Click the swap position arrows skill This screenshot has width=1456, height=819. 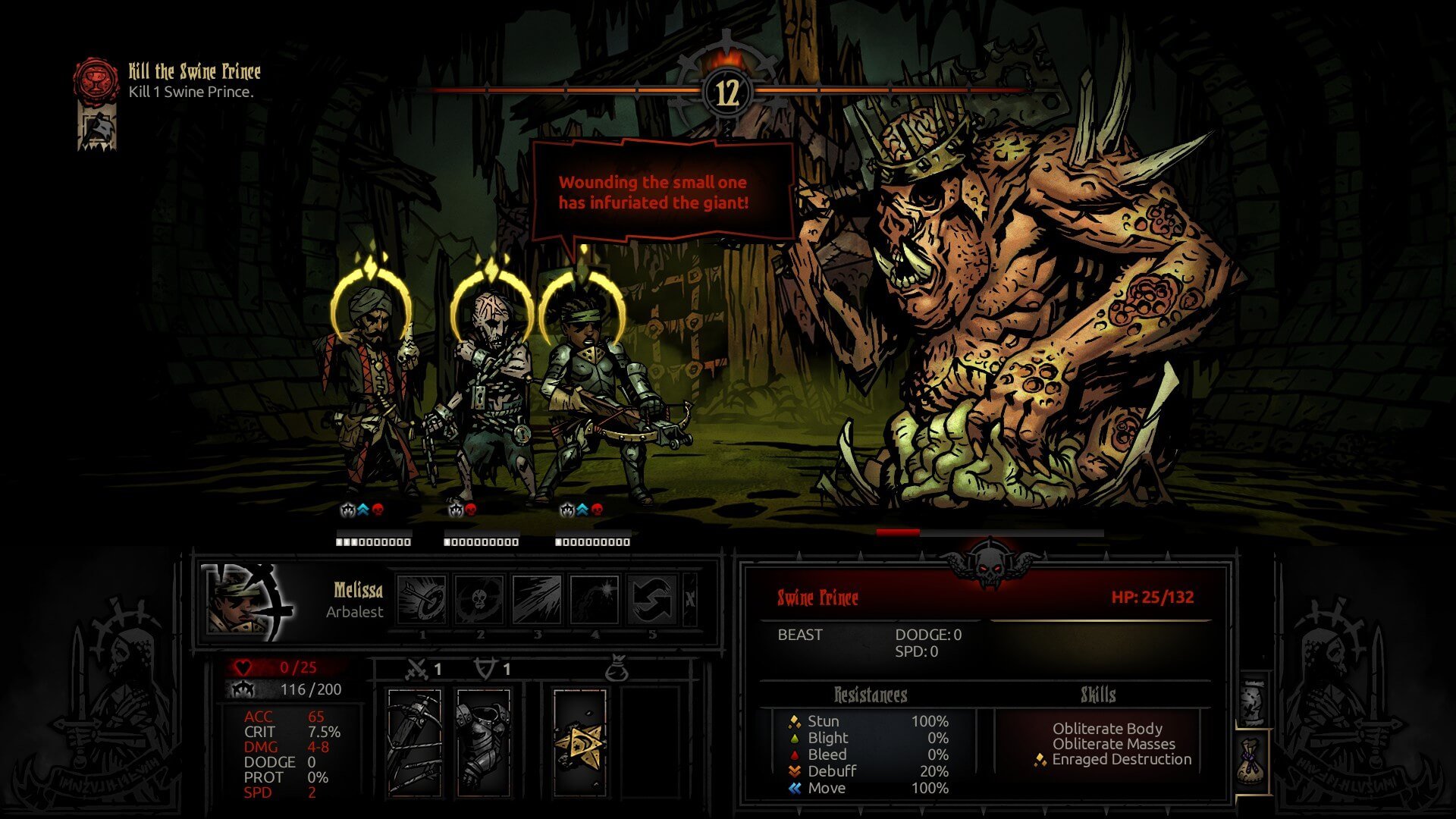652,600
